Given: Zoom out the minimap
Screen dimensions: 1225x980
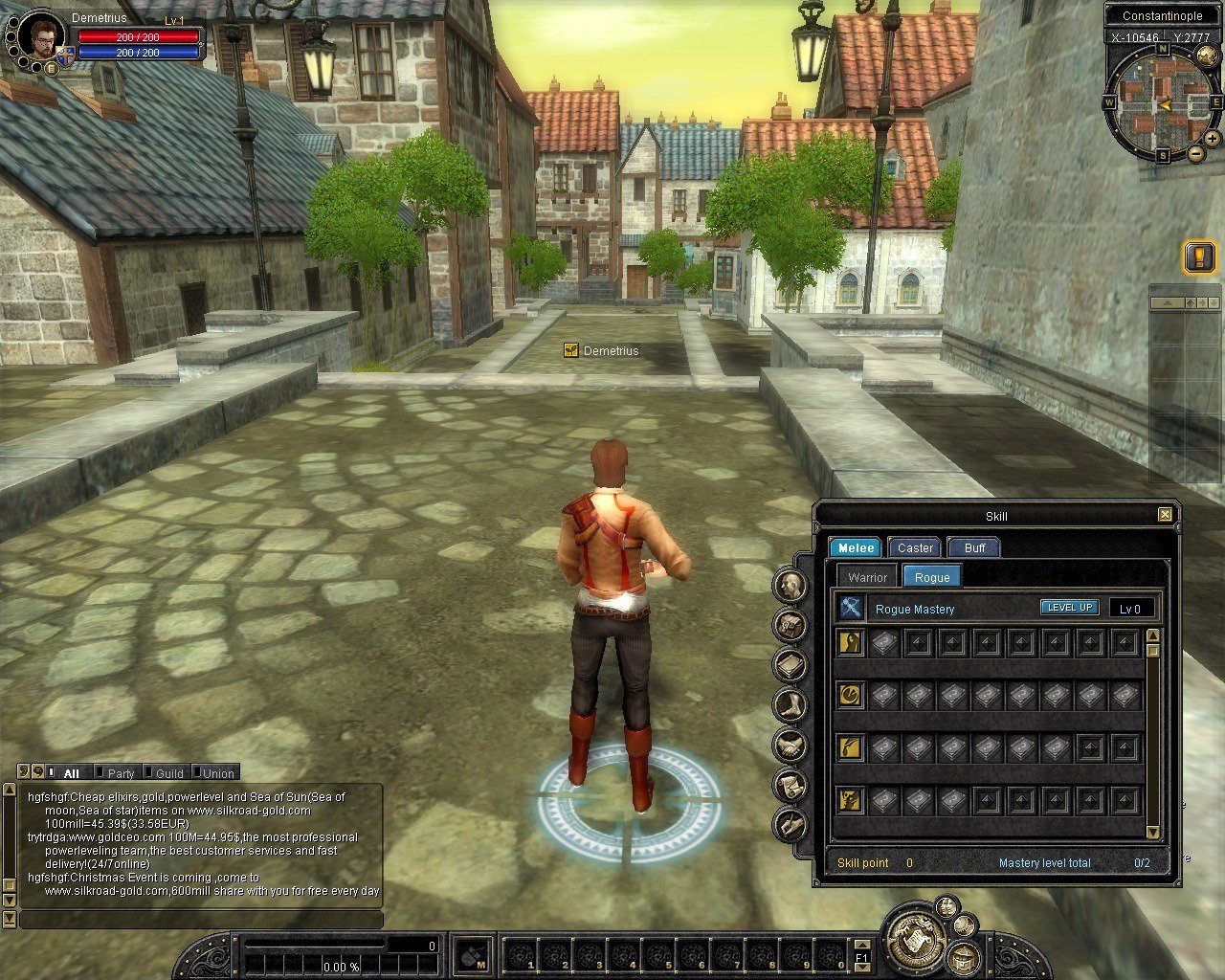Looking at the screenshot, I should point(1196,154).
